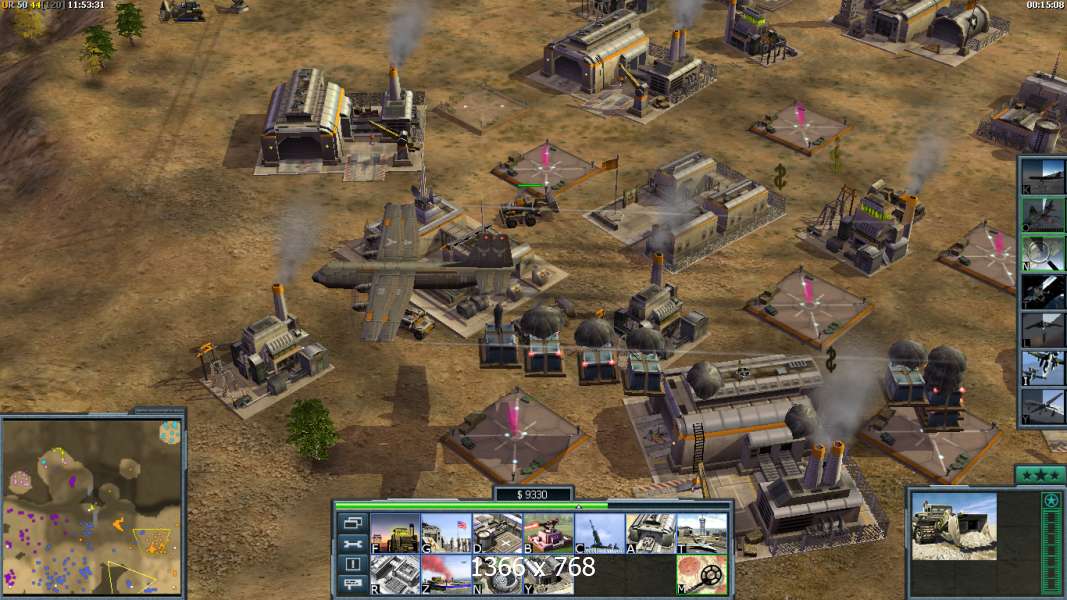Screen dimensions: 1067x600
Task: Select the power plant build icon (F)
Action: pyautogui.click(x=395, y=533)
